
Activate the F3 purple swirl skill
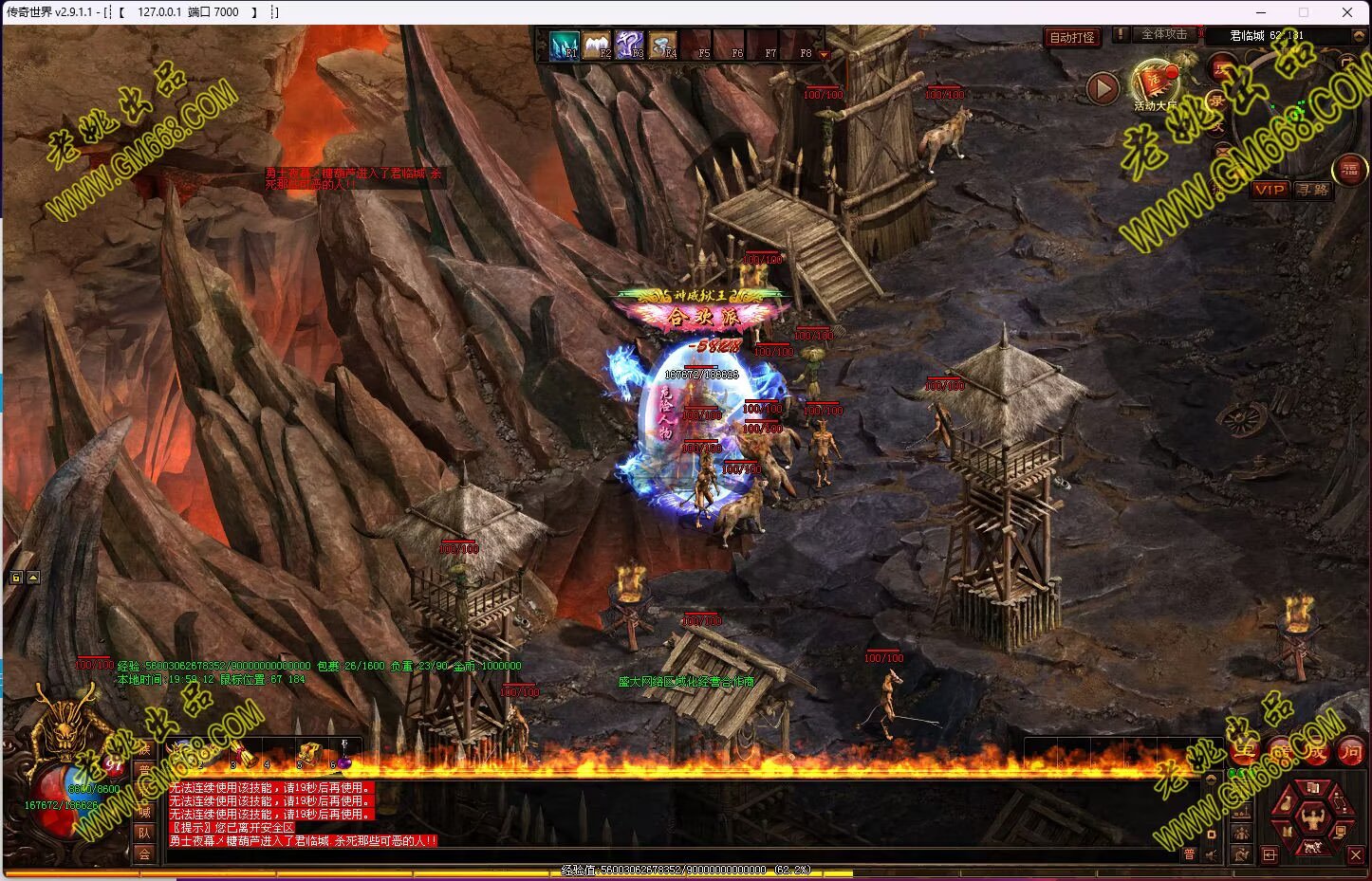pyautogui.click(x=630, y=45)
